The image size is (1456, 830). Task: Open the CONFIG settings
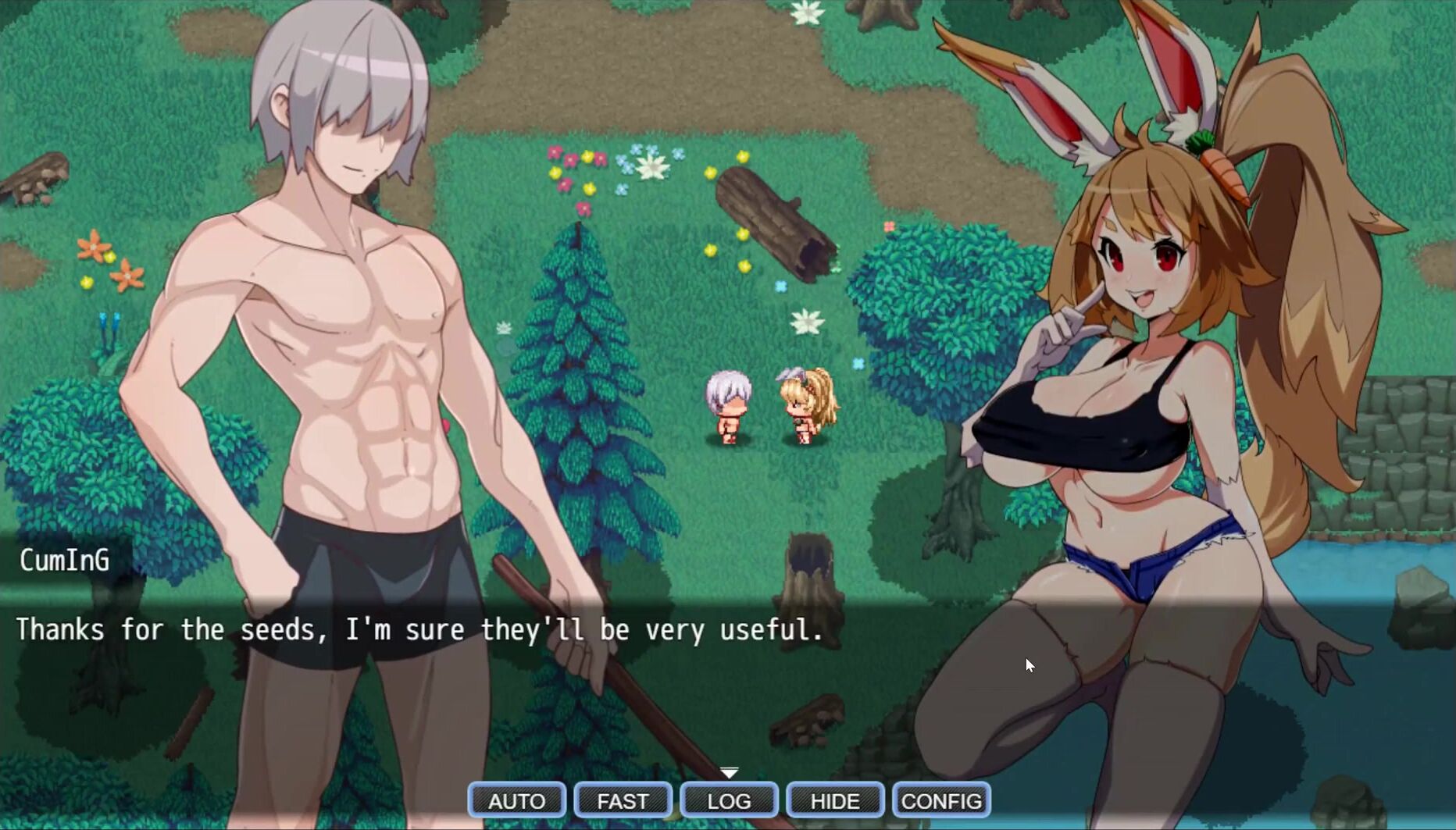pos(941,800)
